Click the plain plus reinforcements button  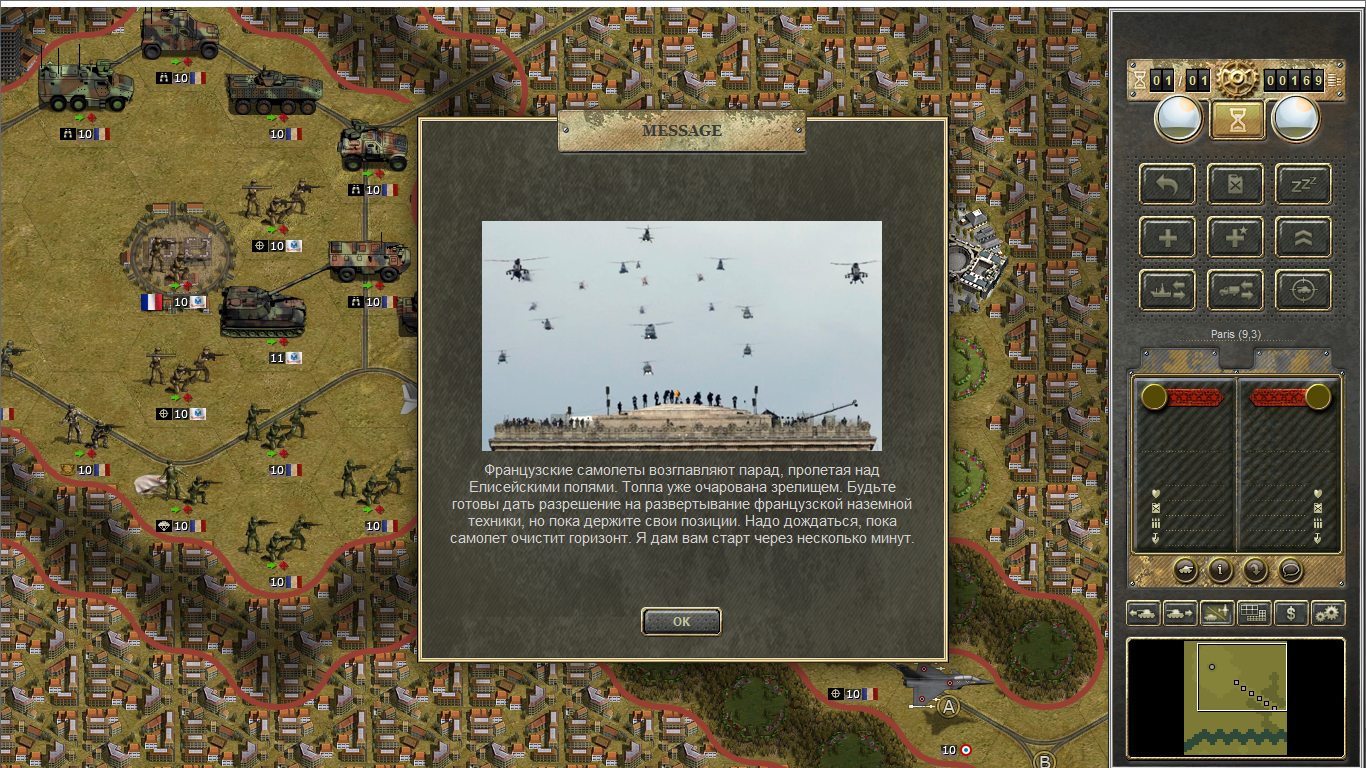1167,237
